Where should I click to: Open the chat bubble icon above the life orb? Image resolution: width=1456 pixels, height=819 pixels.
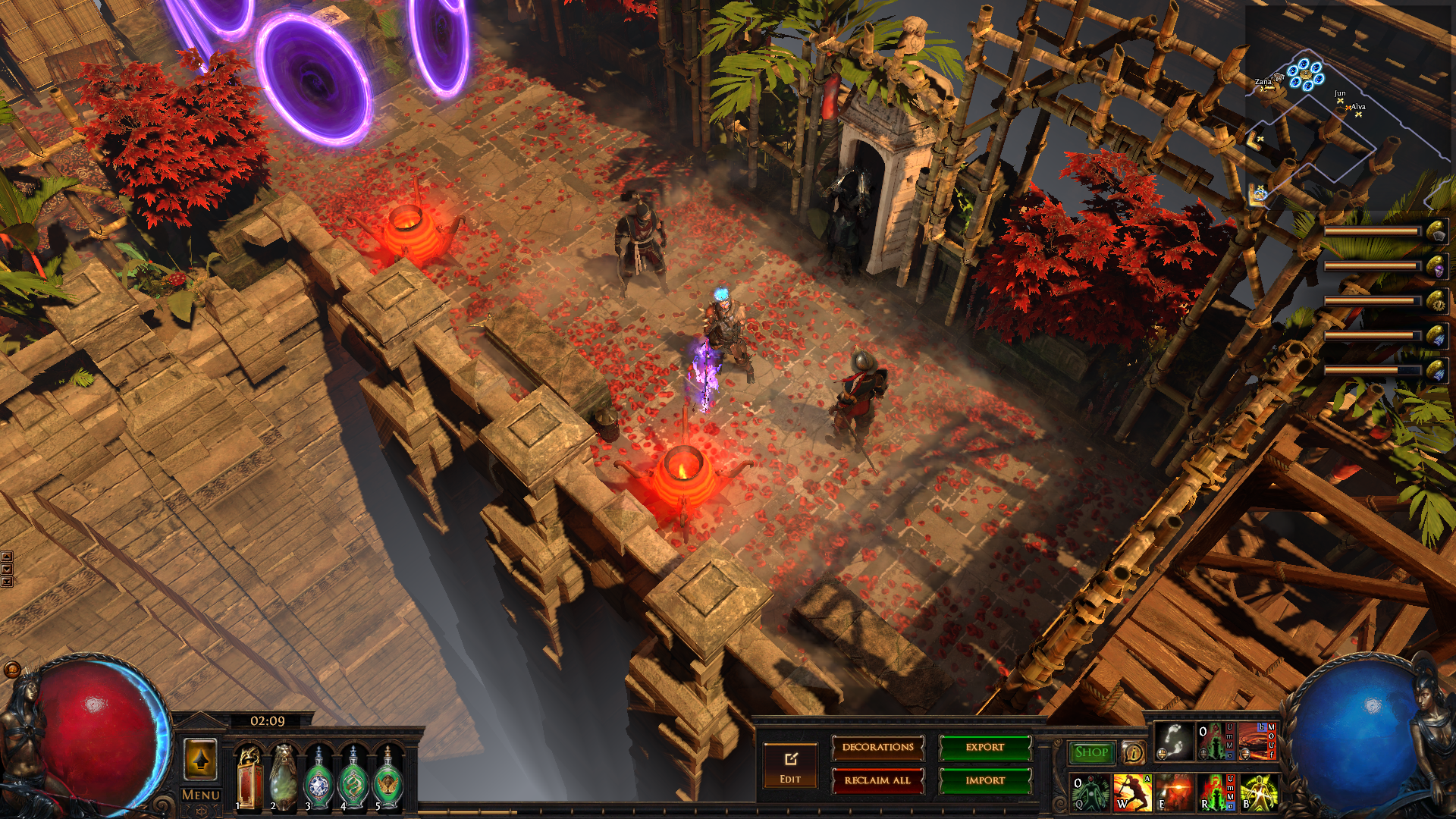coord(12,670)
